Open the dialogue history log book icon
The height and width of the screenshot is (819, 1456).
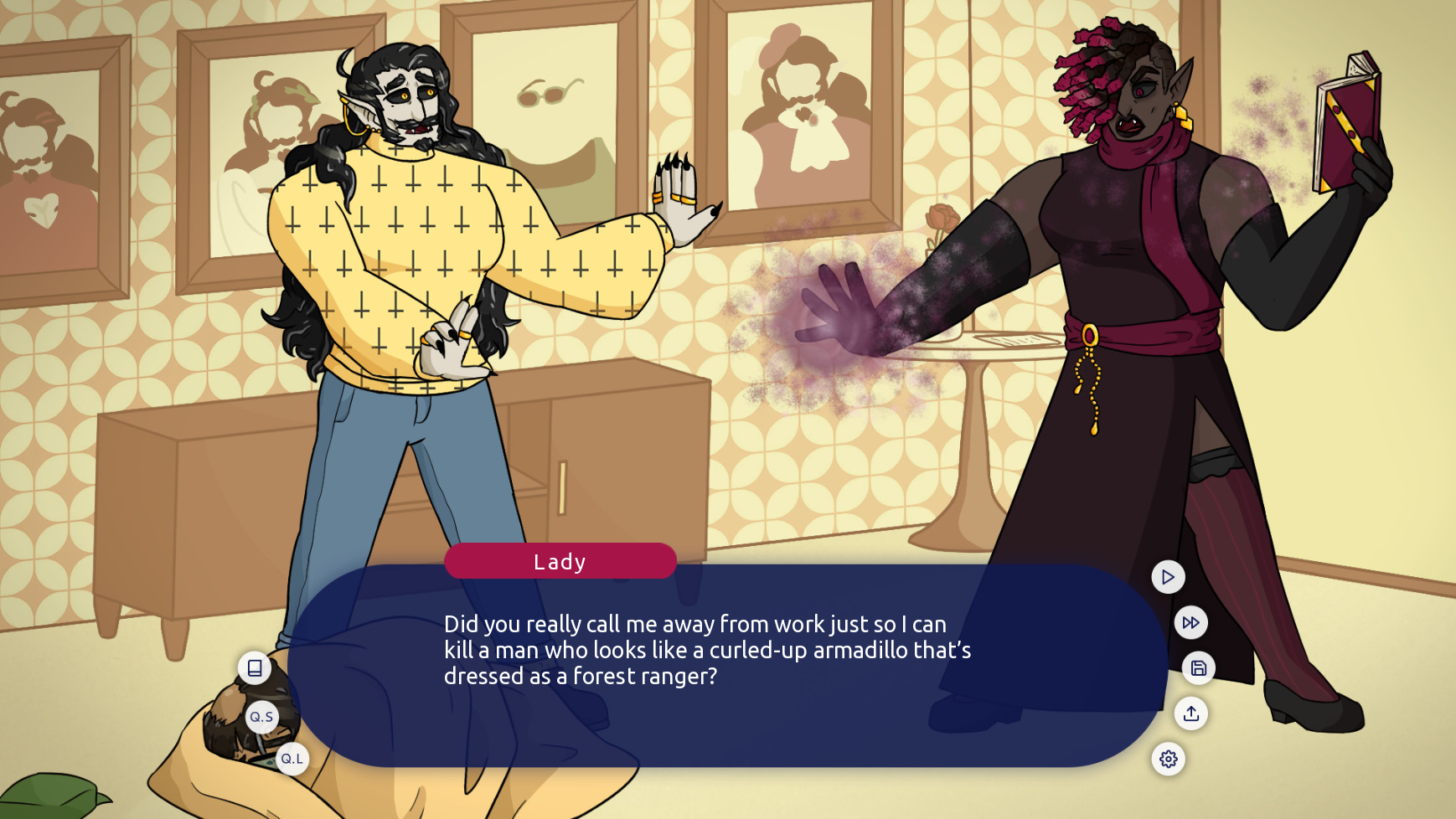pyautogui.click(x=254, y=668)
